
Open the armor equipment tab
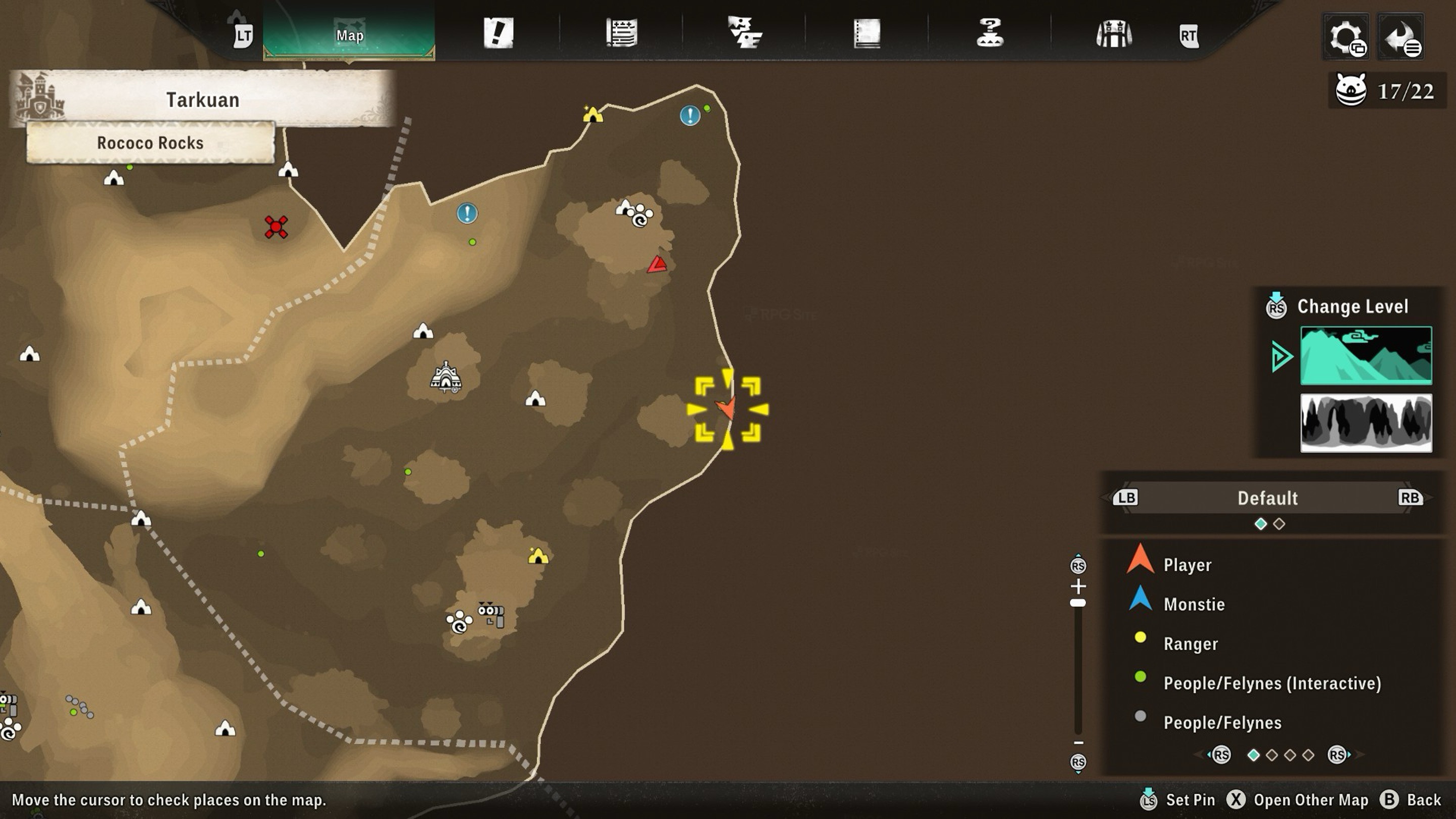[x=1113, y=34]
